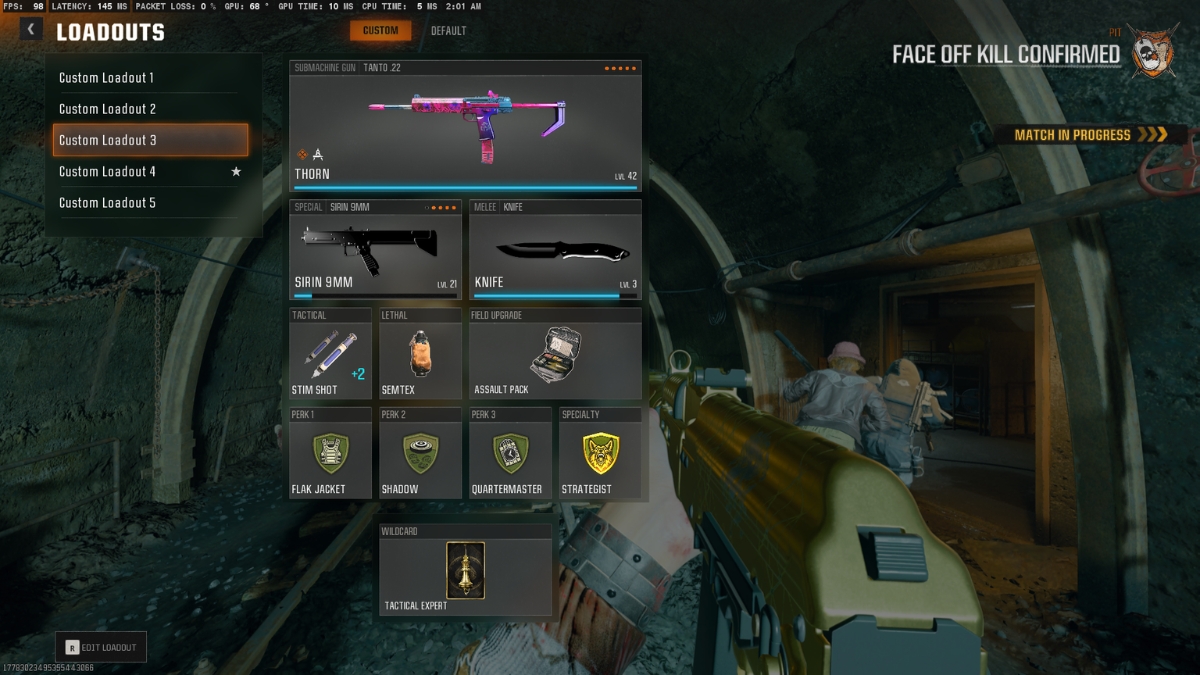Viewport: 1200px width, 675px height.
Task: Switch to the Default tab
Action: click(448, 31)
